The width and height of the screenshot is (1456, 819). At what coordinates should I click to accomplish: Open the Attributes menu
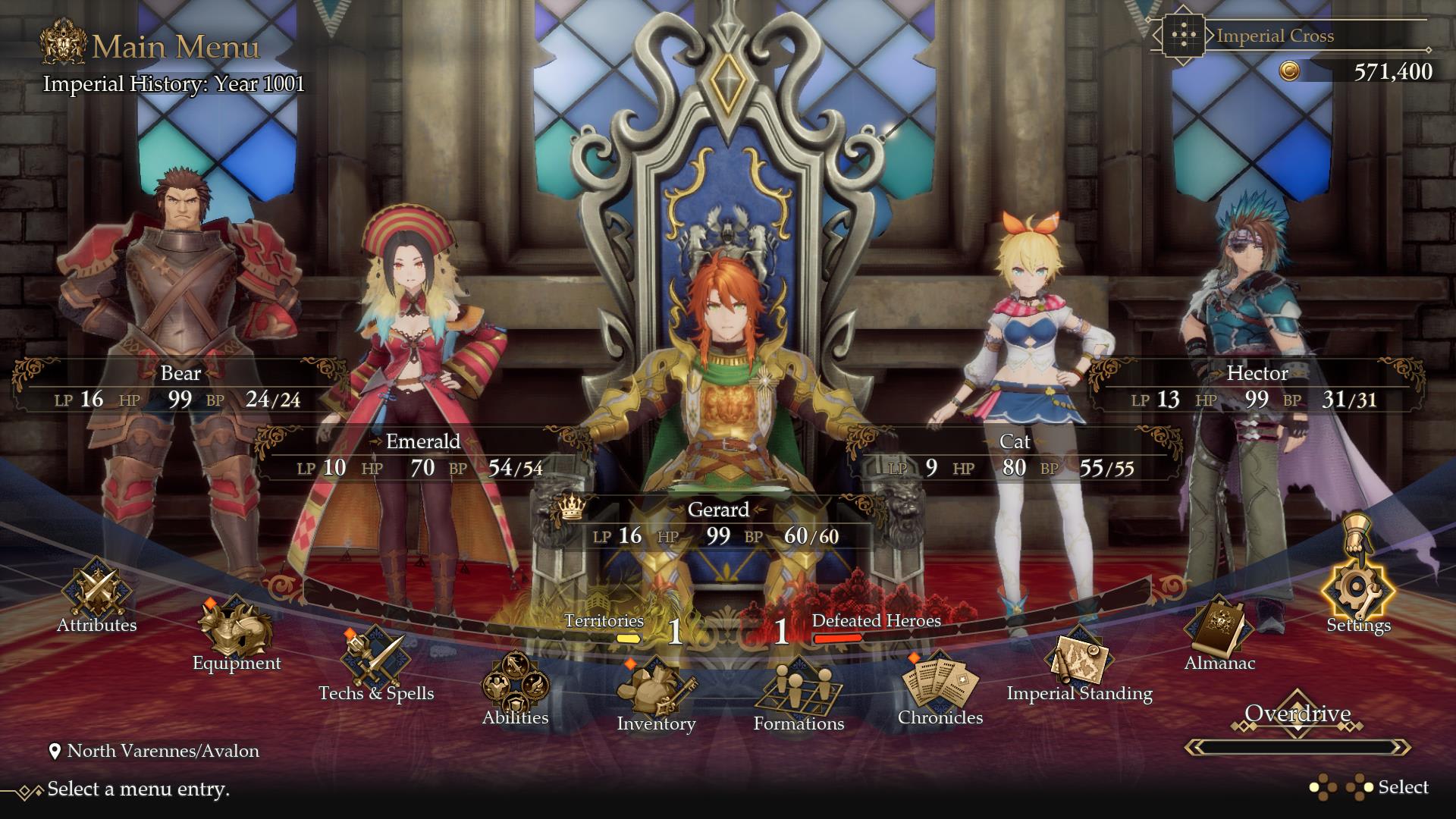(97, 607)
